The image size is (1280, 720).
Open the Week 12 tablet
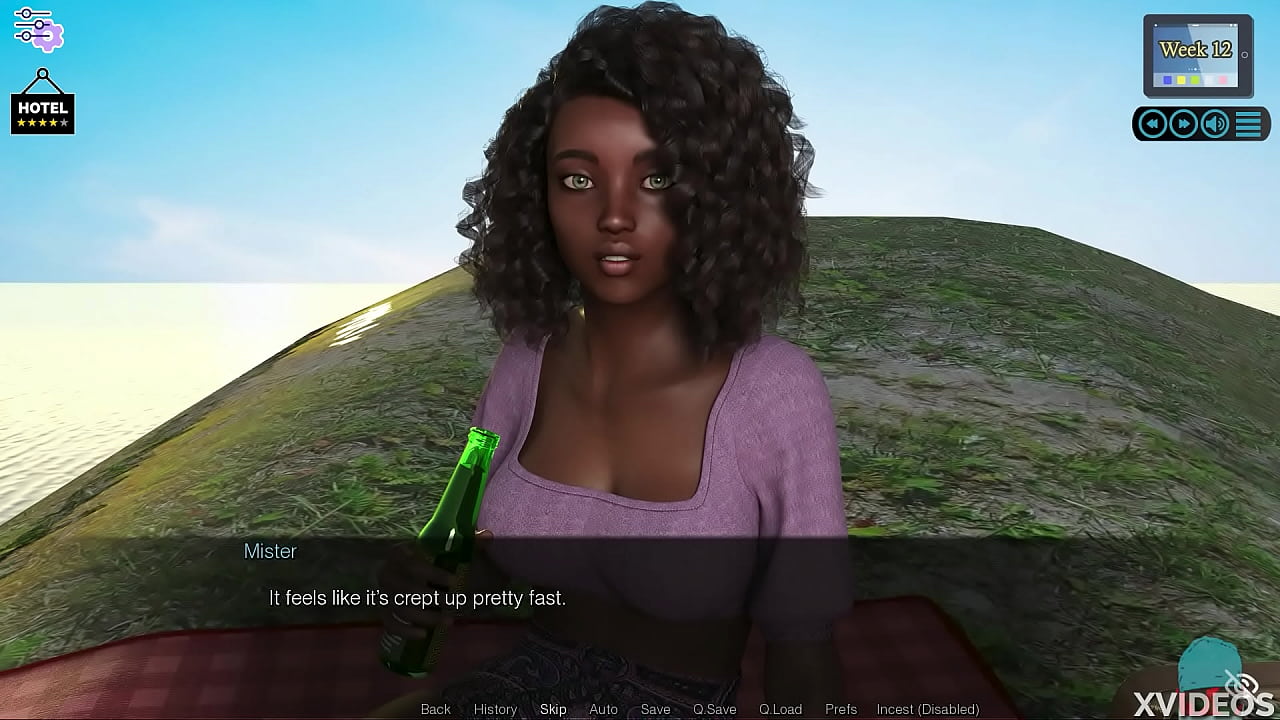(x=1197, y=54)
